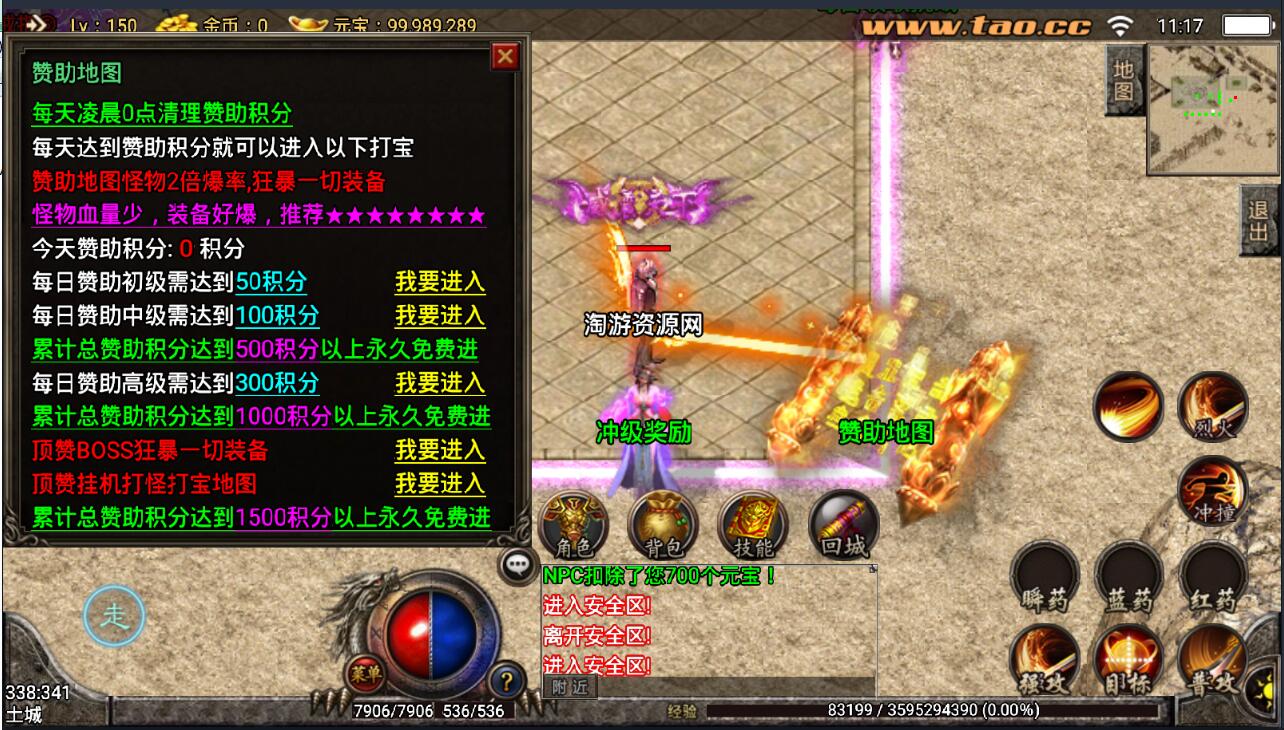Viewport: 1284px width, 730px height.
Task: Open the 地图 map button
Action: [x=1124, y=80]
